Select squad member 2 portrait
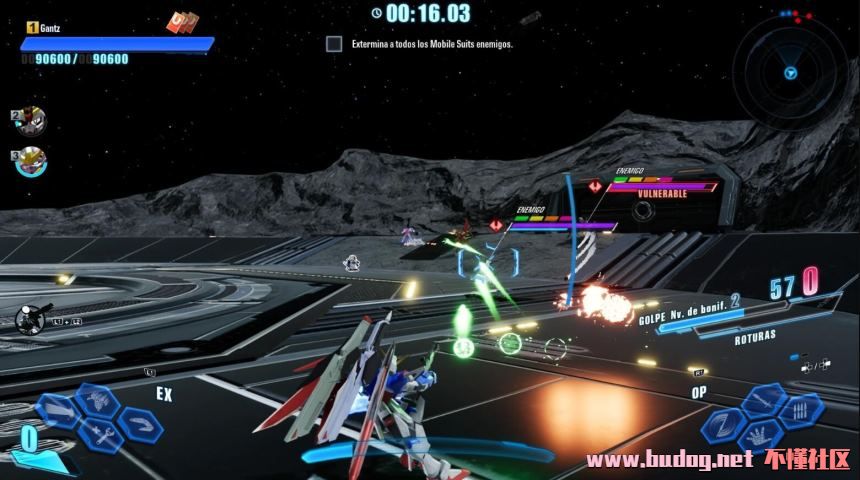The image size is (860, 480). point(30,122)
